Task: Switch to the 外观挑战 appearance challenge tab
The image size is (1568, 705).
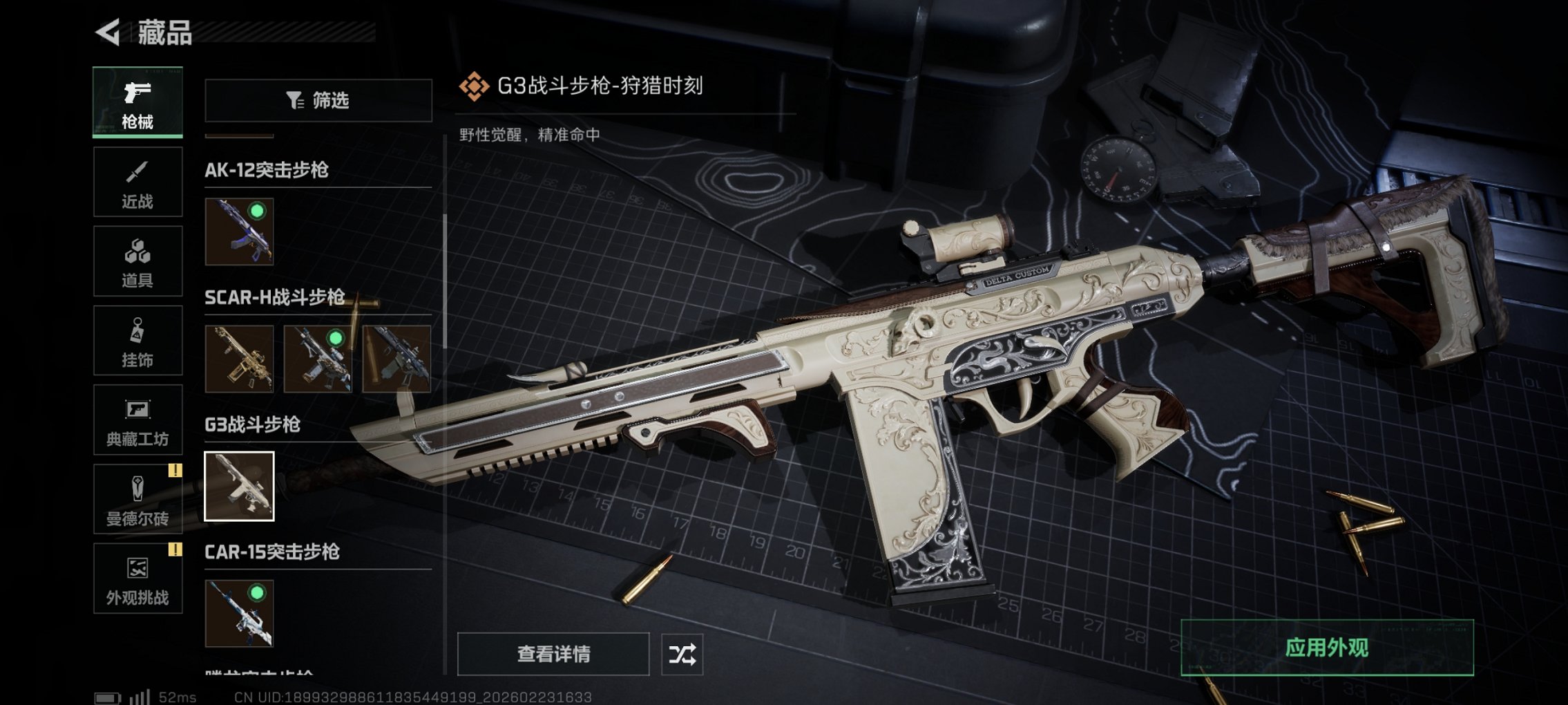Action: click(137, 579)
